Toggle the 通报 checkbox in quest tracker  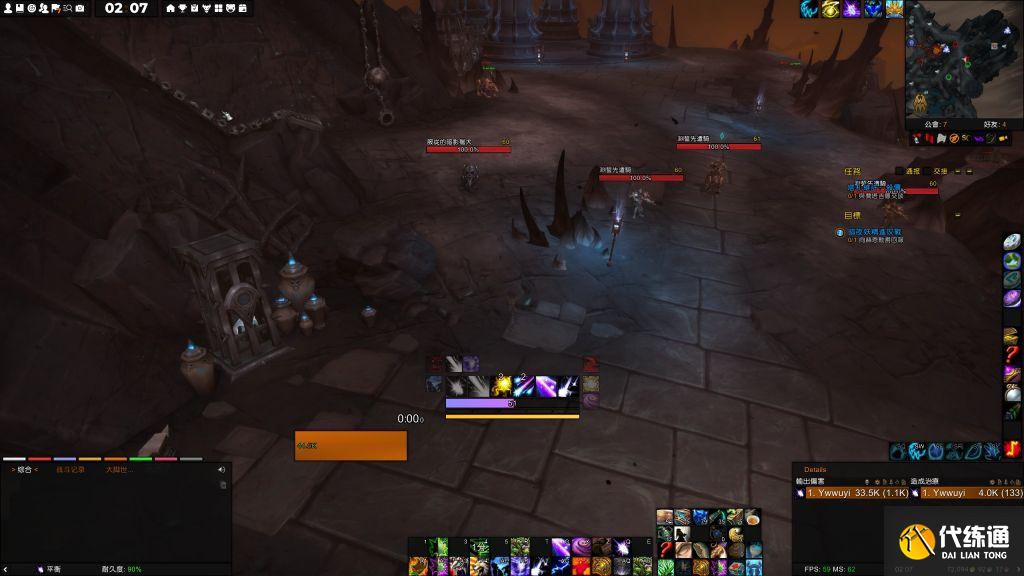click(x=899, y=171)
